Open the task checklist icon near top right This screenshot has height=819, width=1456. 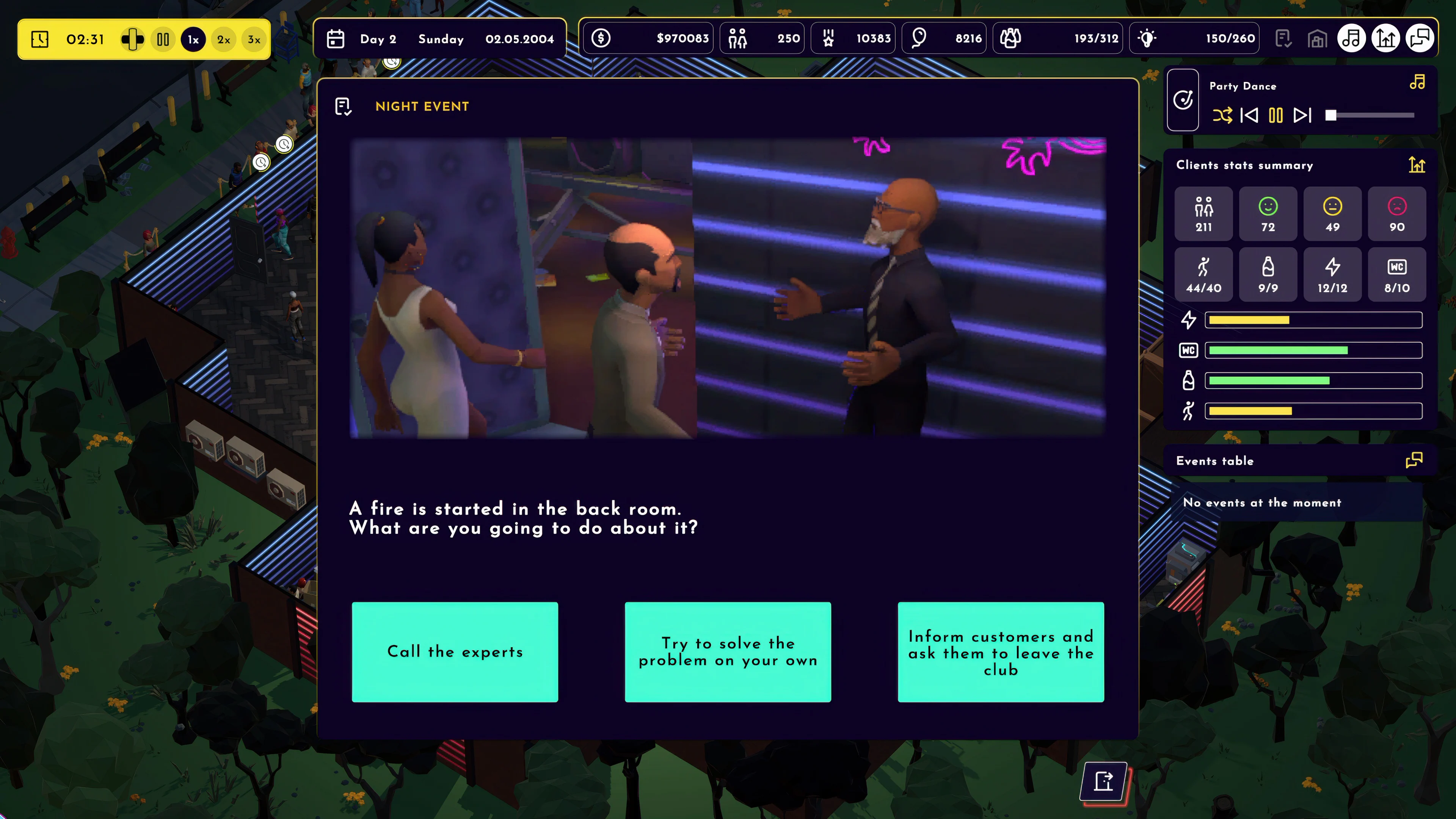coord(1283,38)
